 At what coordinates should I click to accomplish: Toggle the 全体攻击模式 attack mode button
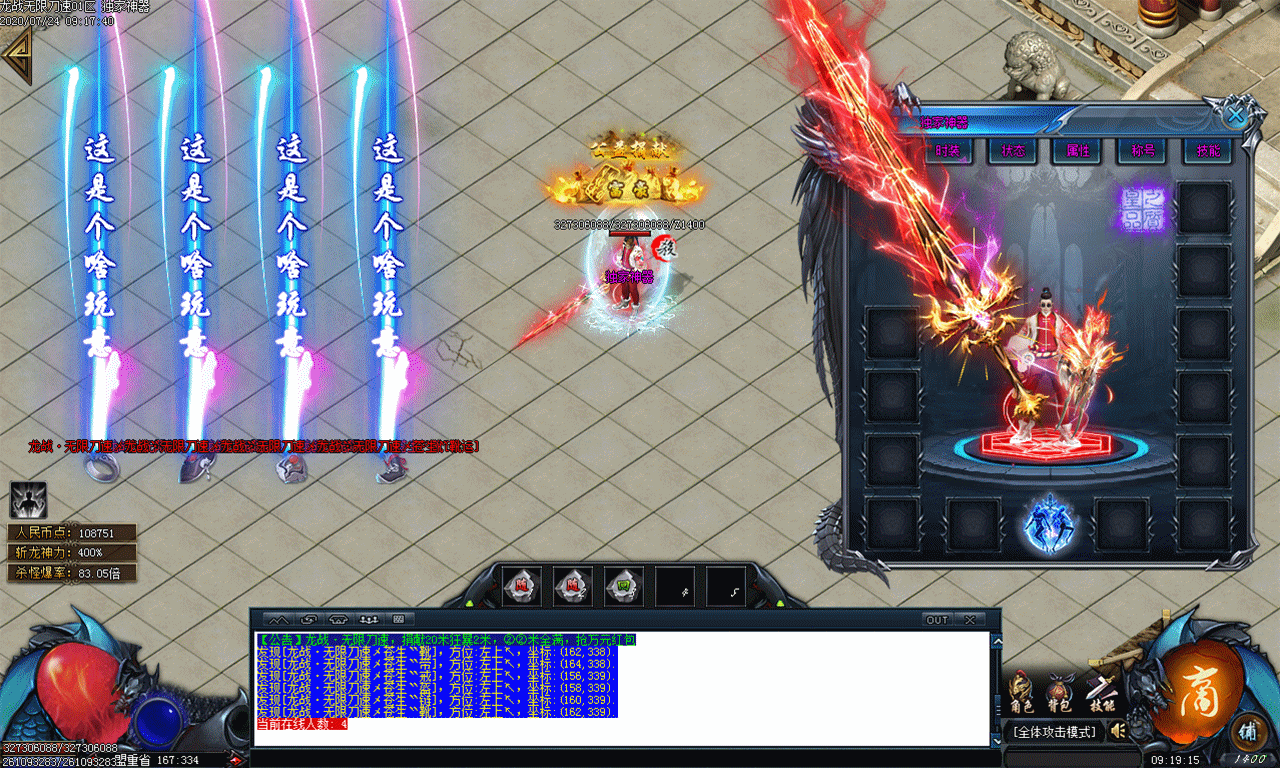click(1055, 732)
